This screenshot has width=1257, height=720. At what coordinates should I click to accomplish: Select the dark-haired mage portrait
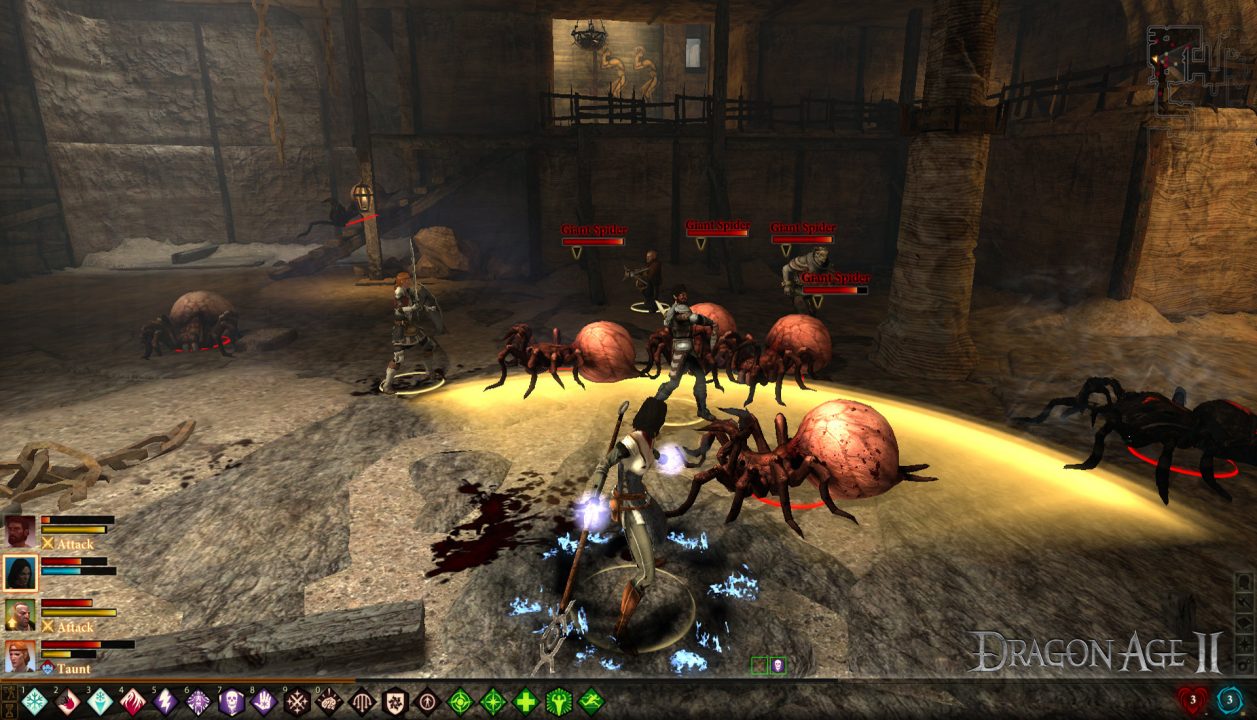click(20, 573)
